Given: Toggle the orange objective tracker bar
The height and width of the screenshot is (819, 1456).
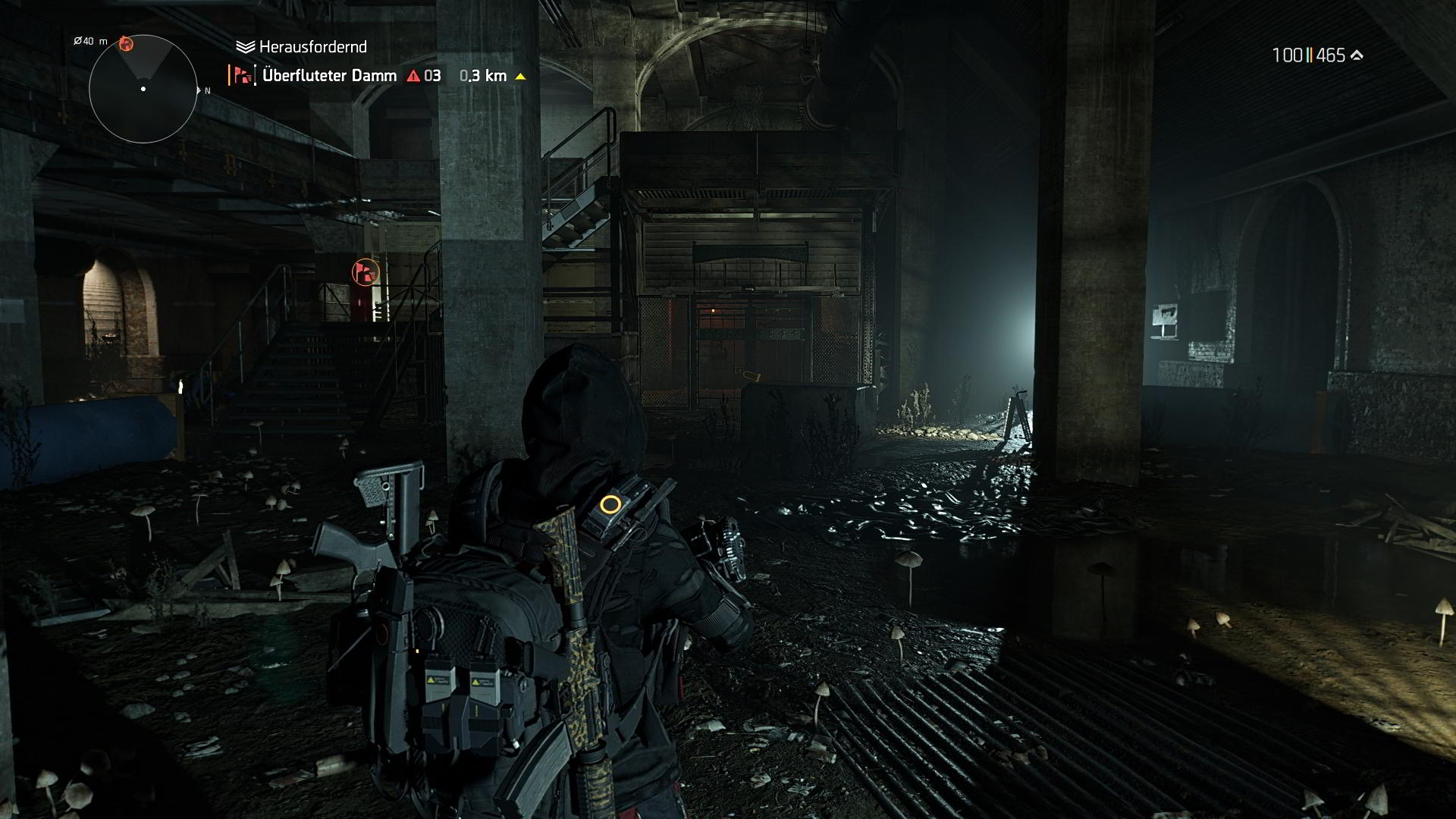Looking at the screenshot, I should (x=231, y=75).
